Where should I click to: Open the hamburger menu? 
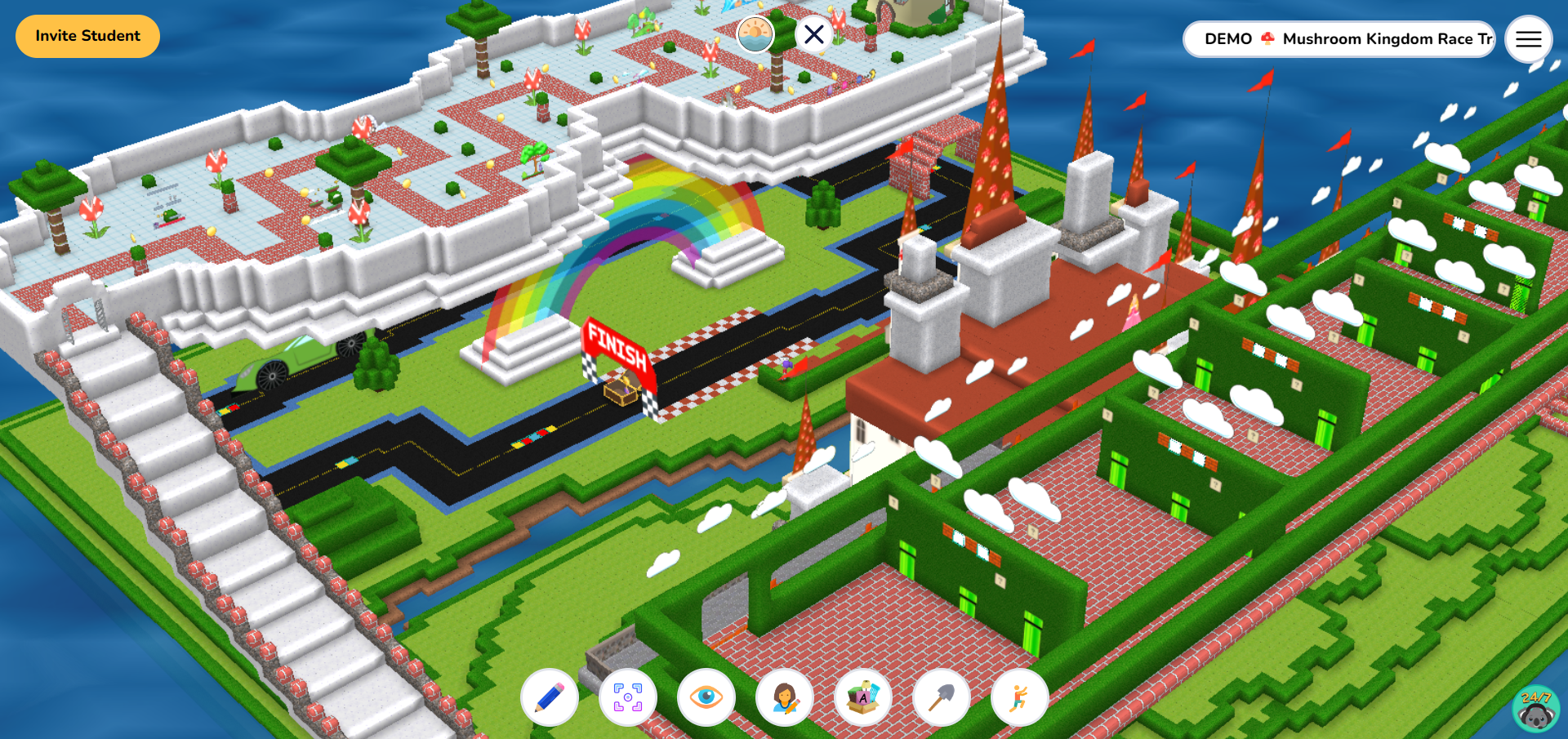click(1528, 39)
